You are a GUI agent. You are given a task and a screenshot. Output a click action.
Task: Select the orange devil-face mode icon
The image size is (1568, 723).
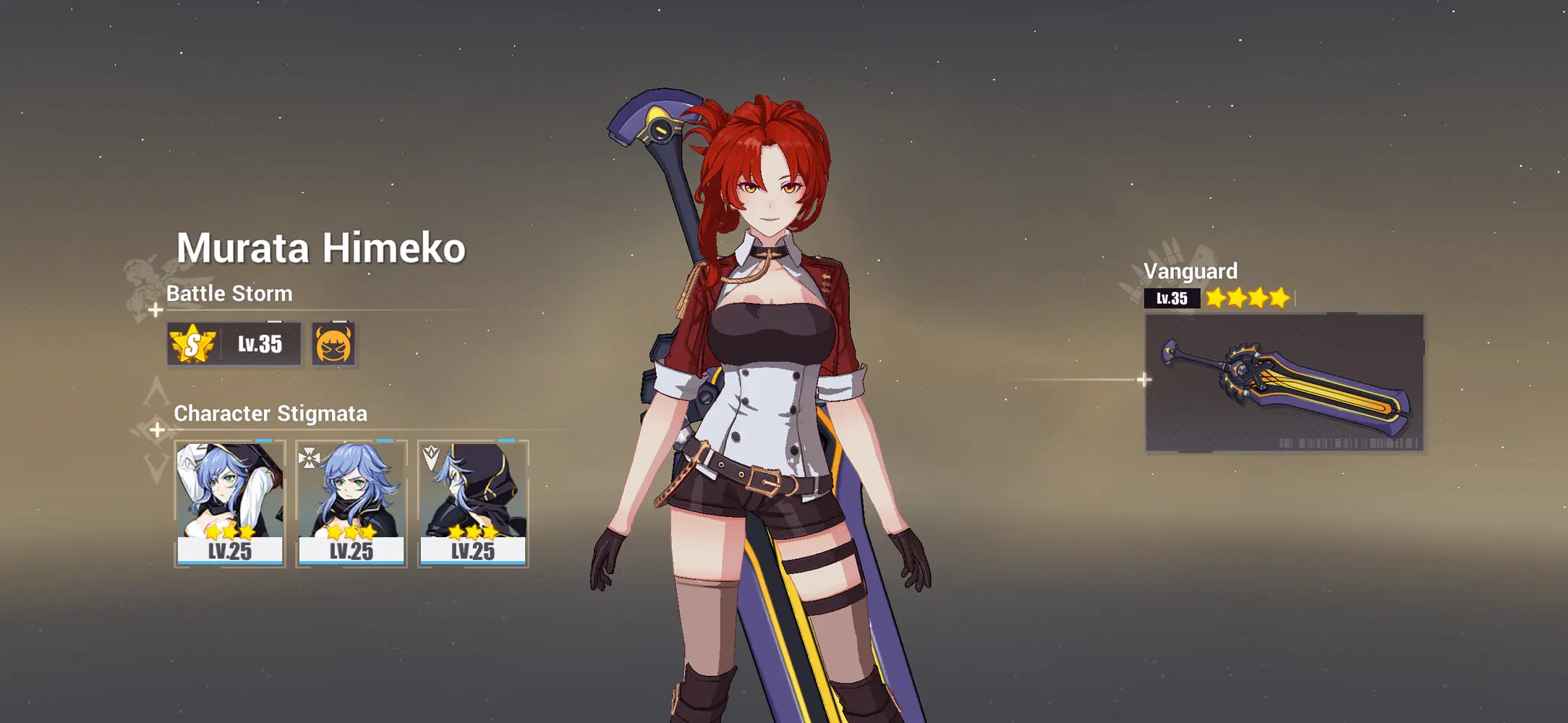click(333, 344)
